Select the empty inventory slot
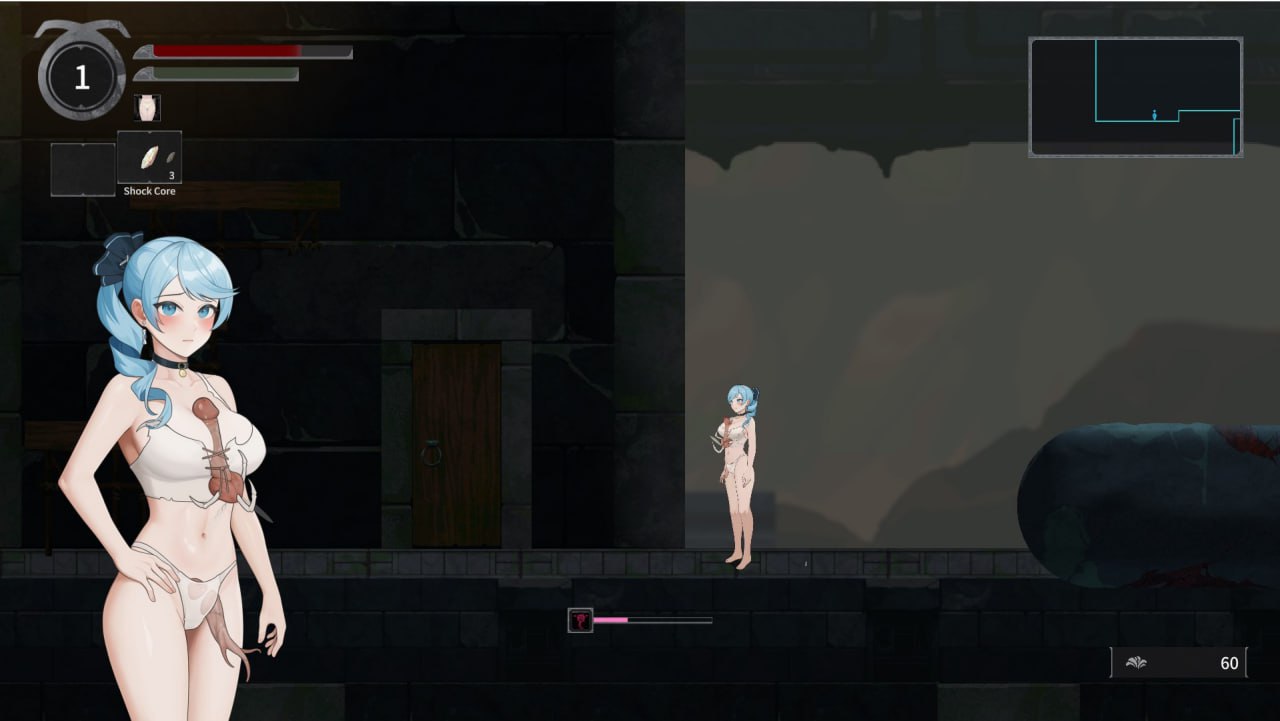The height and width of the screenshot is (721, 1280). coord(82,168)
